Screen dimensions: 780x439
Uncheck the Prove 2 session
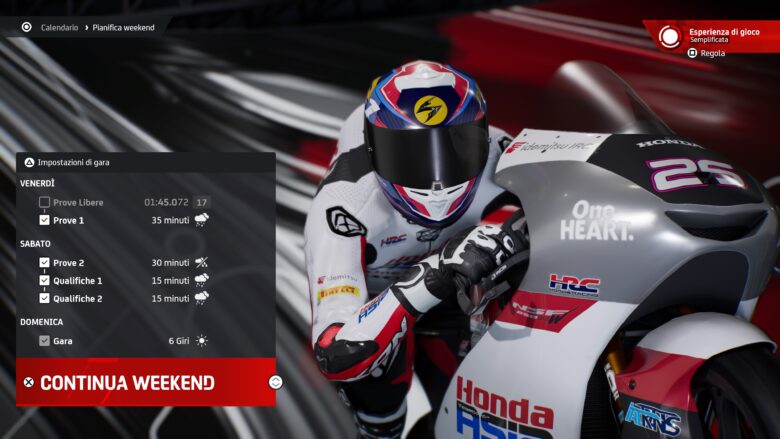click(x=44, y=263)
